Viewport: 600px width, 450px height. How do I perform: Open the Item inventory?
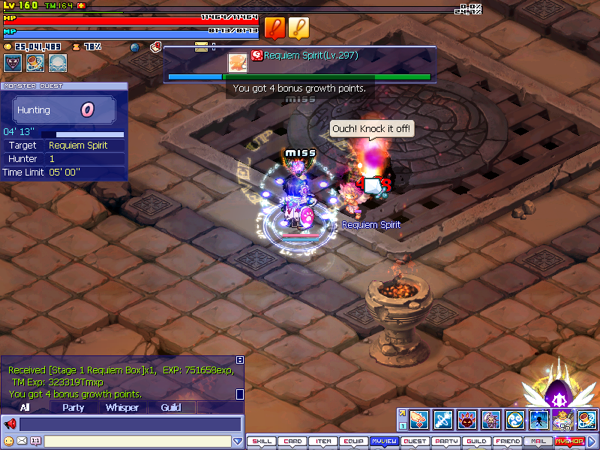(323, 441)
